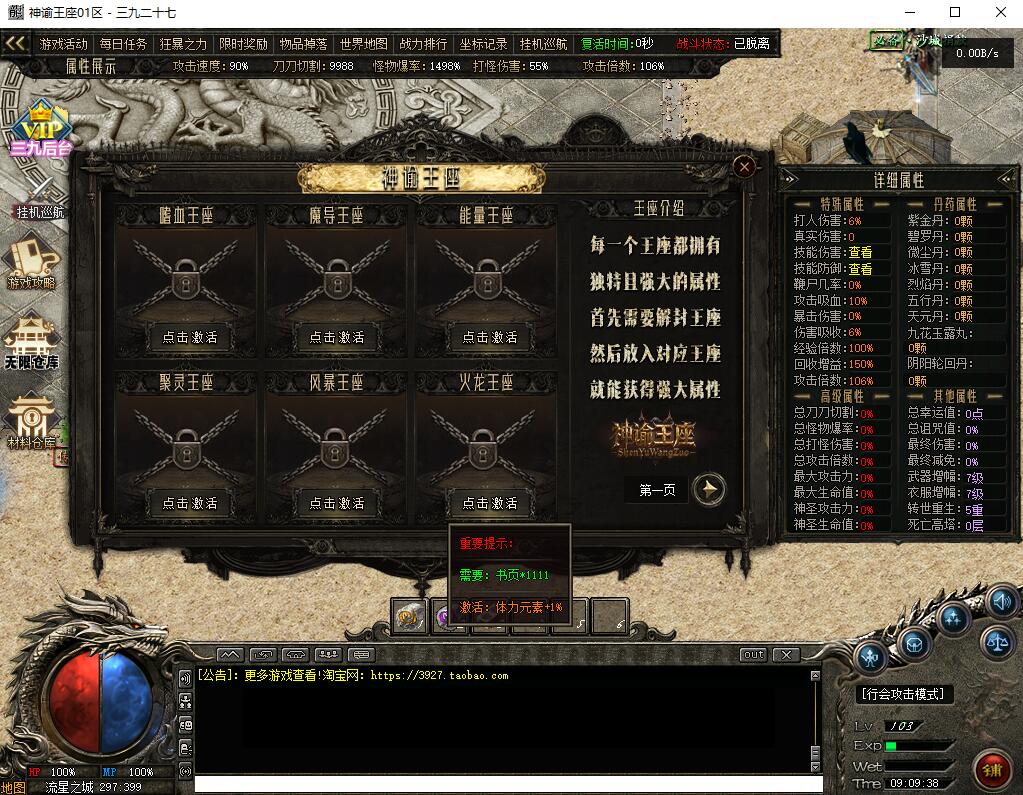
Task: Activate the 聚灵王座 throne
Action: click(x=190, y=503)
